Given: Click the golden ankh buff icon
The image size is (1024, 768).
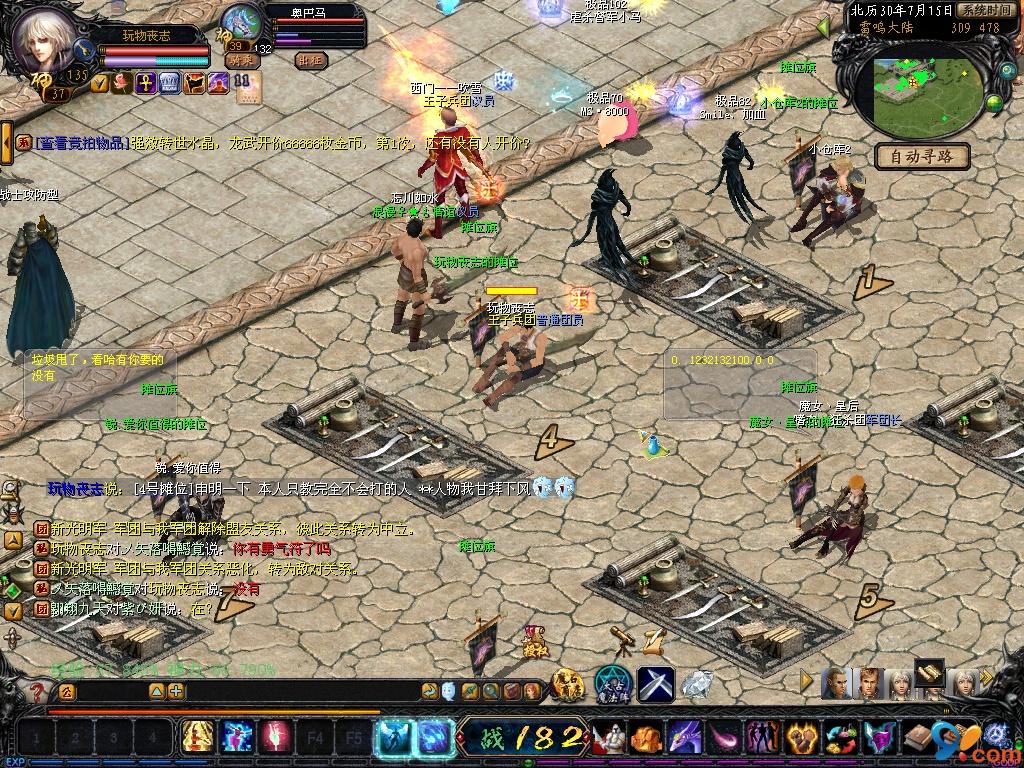Looking at the screenshot, I should [x=144, y=83].
